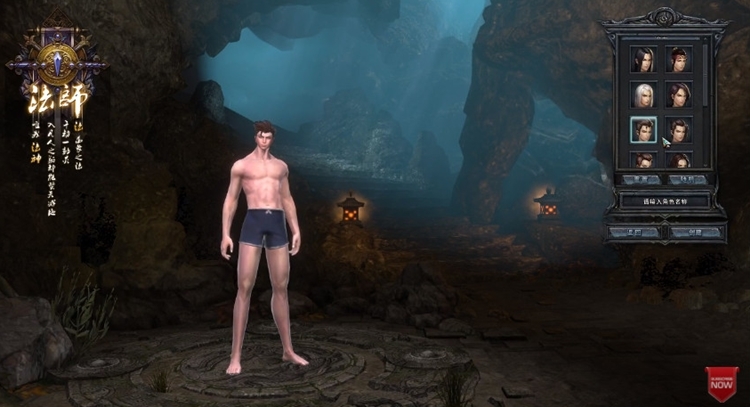
Task: Go back with the Return (返回) button
Action: (x=635, y=232)
